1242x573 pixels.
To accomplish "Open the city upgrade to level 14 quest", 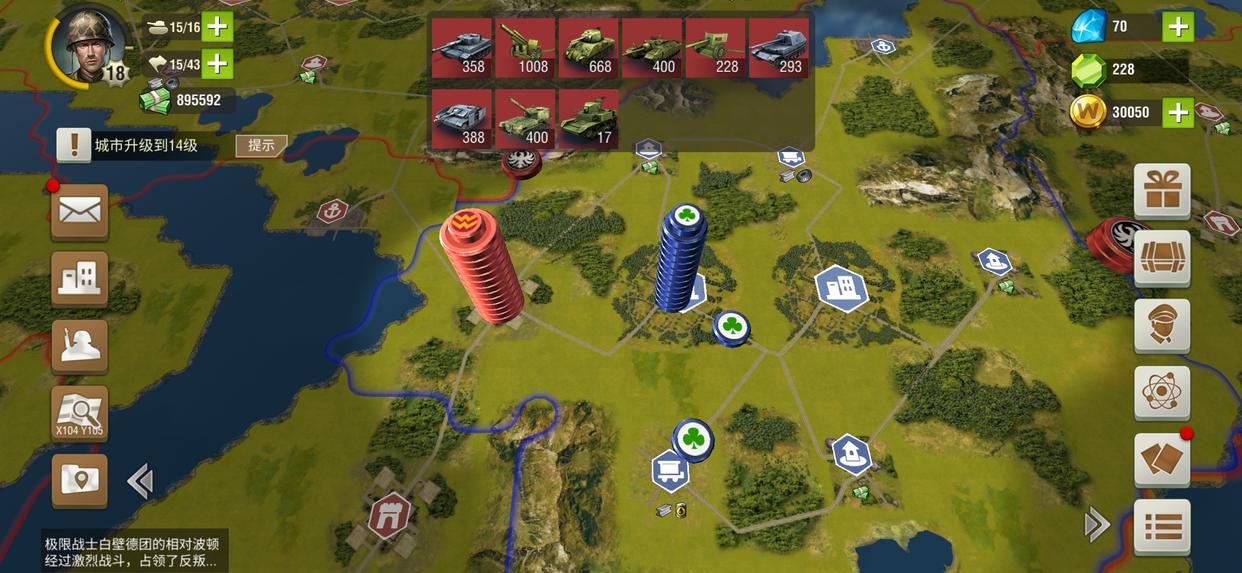I will (145, 146).
